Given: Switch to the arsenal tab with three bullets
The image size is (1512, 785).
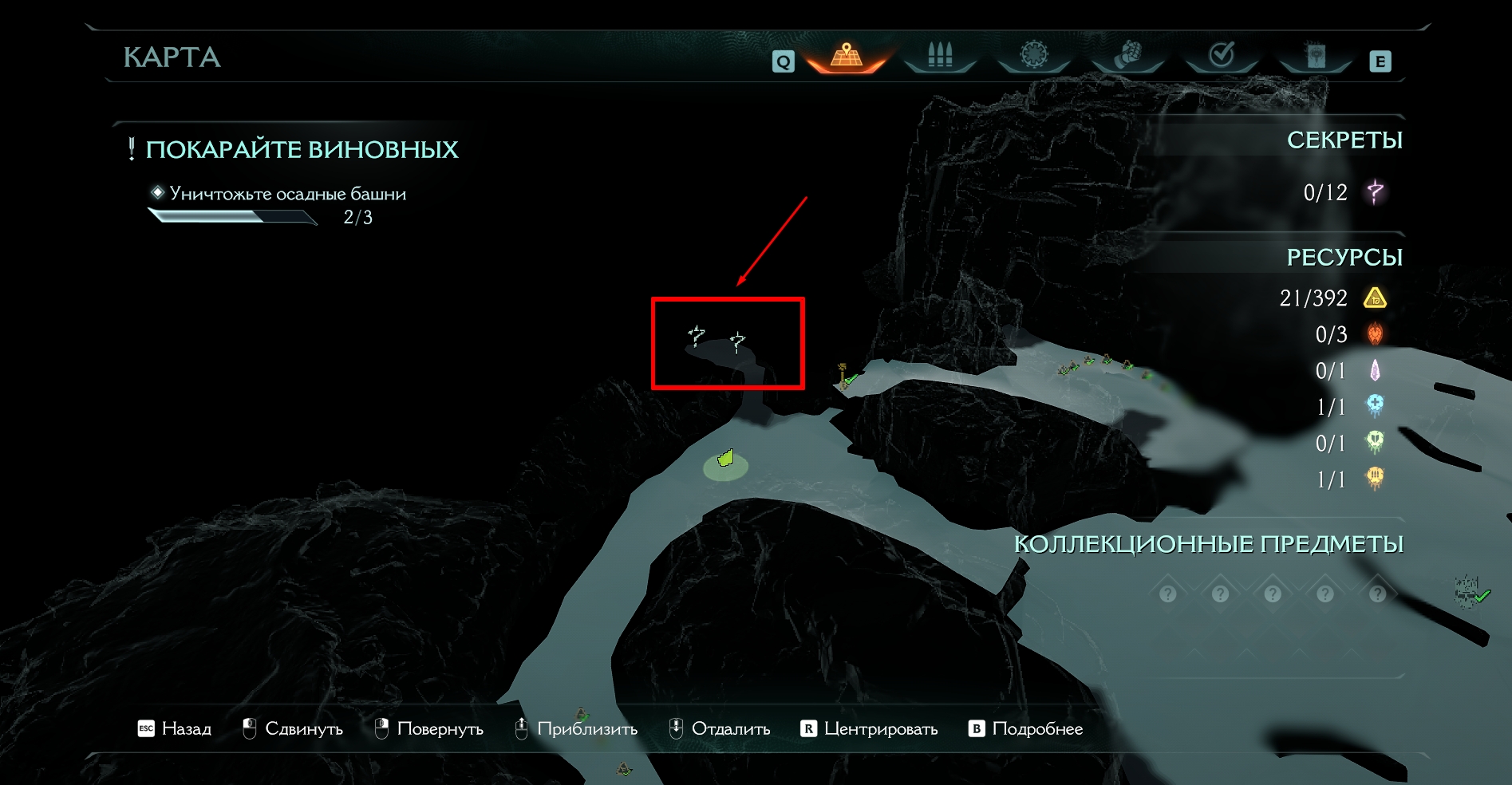Looking at the screenshot, I should pyautogui.click(x=940, y=56).
